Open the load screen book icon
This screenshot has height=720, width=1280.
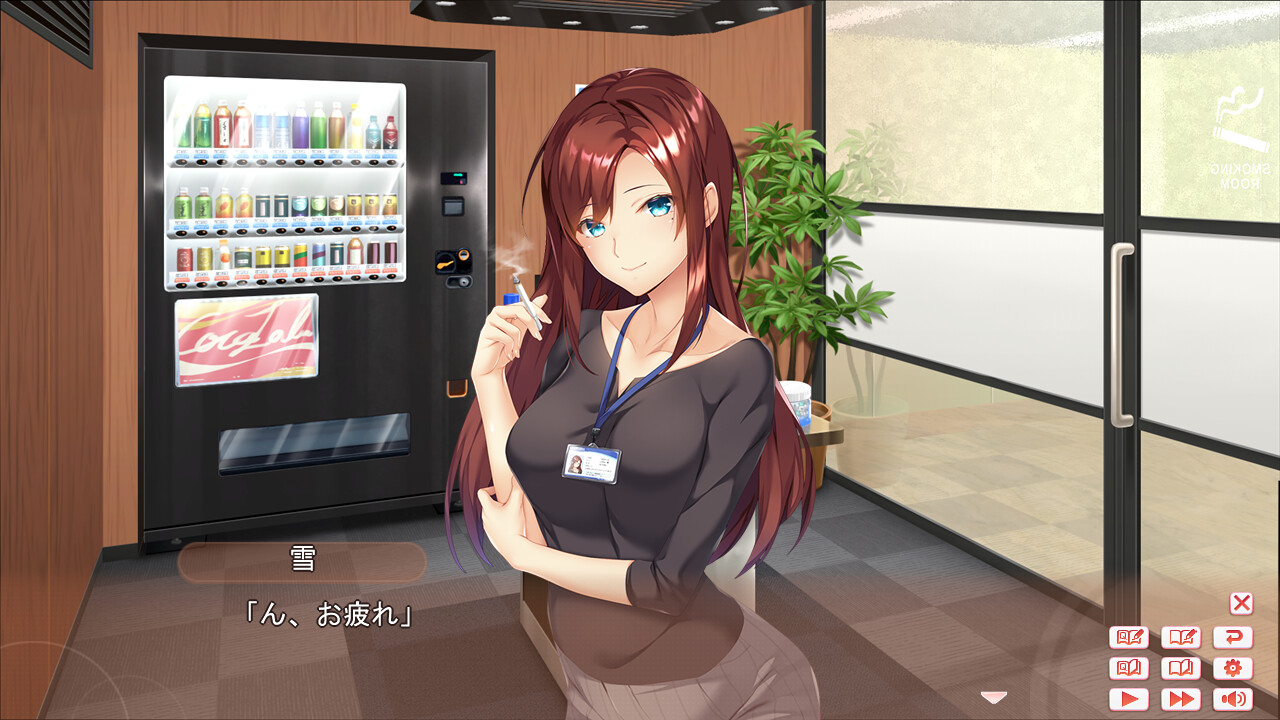pos(1180,668)
